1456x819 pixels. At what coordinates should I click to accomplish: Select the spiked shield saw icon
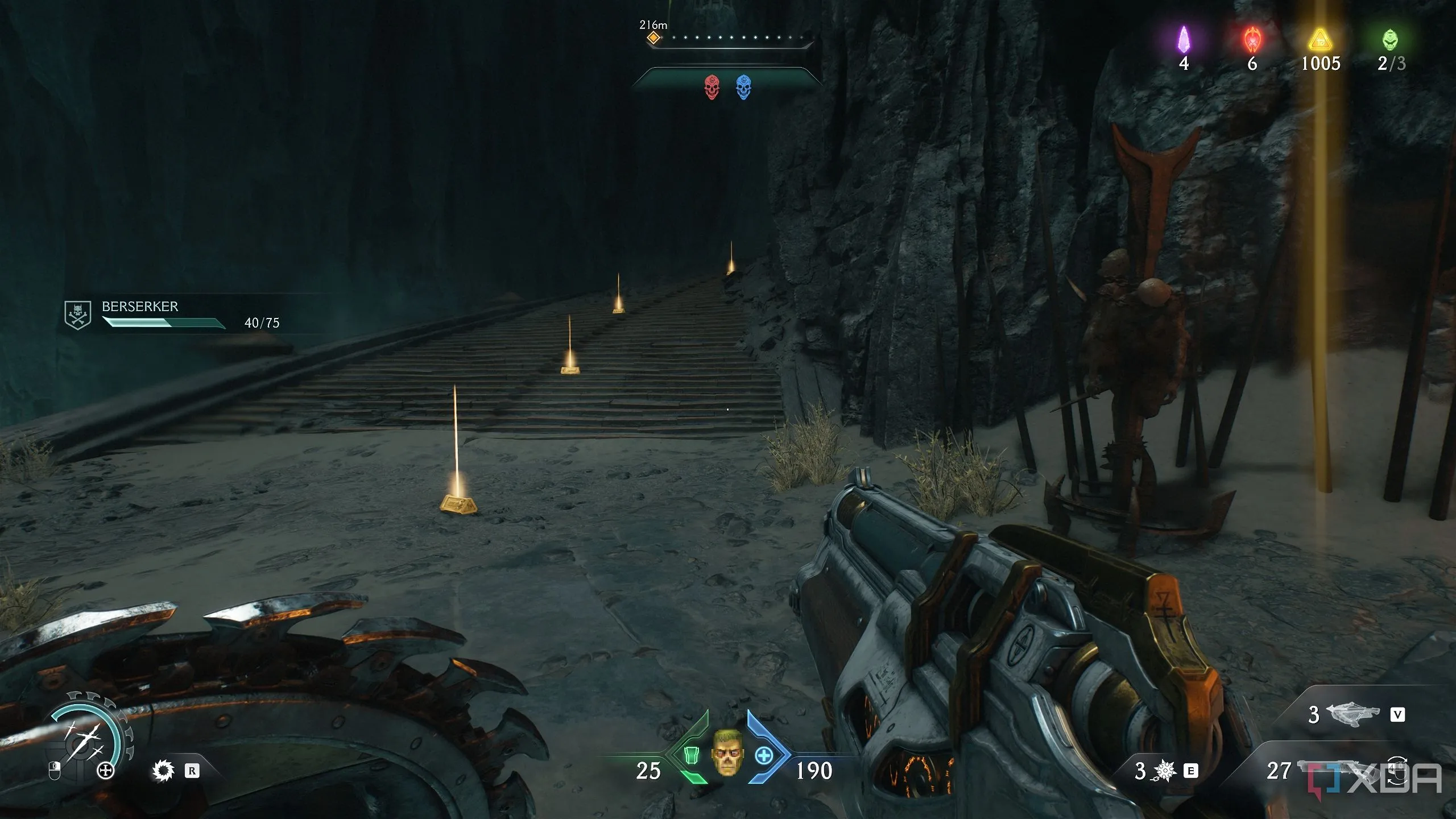(x=163, y=771)
